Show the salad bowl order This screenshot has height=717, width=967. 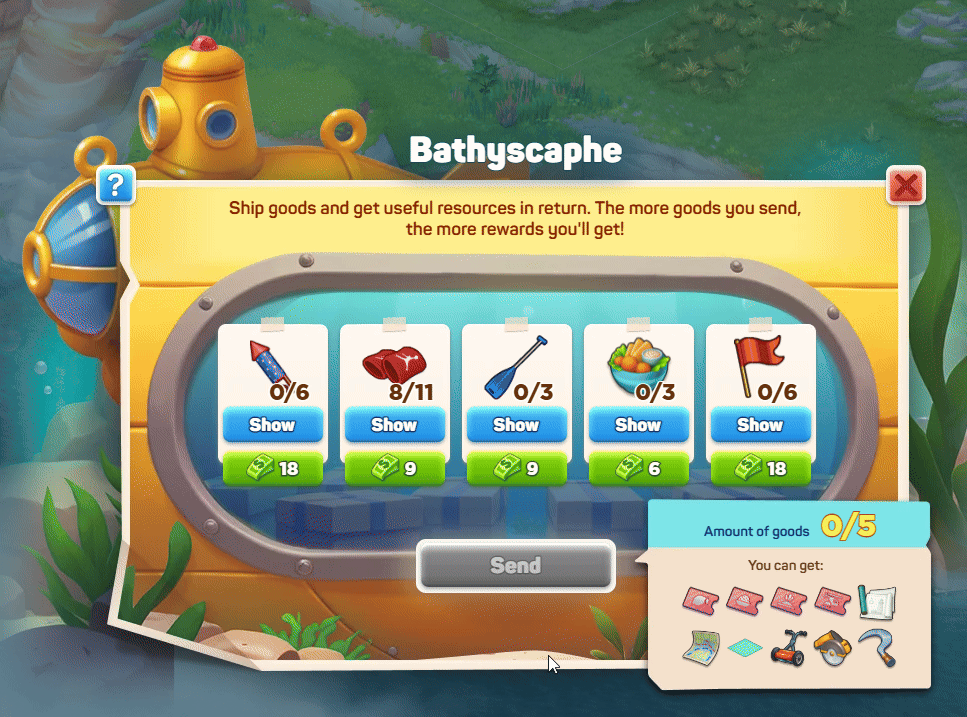coord(638,425)
